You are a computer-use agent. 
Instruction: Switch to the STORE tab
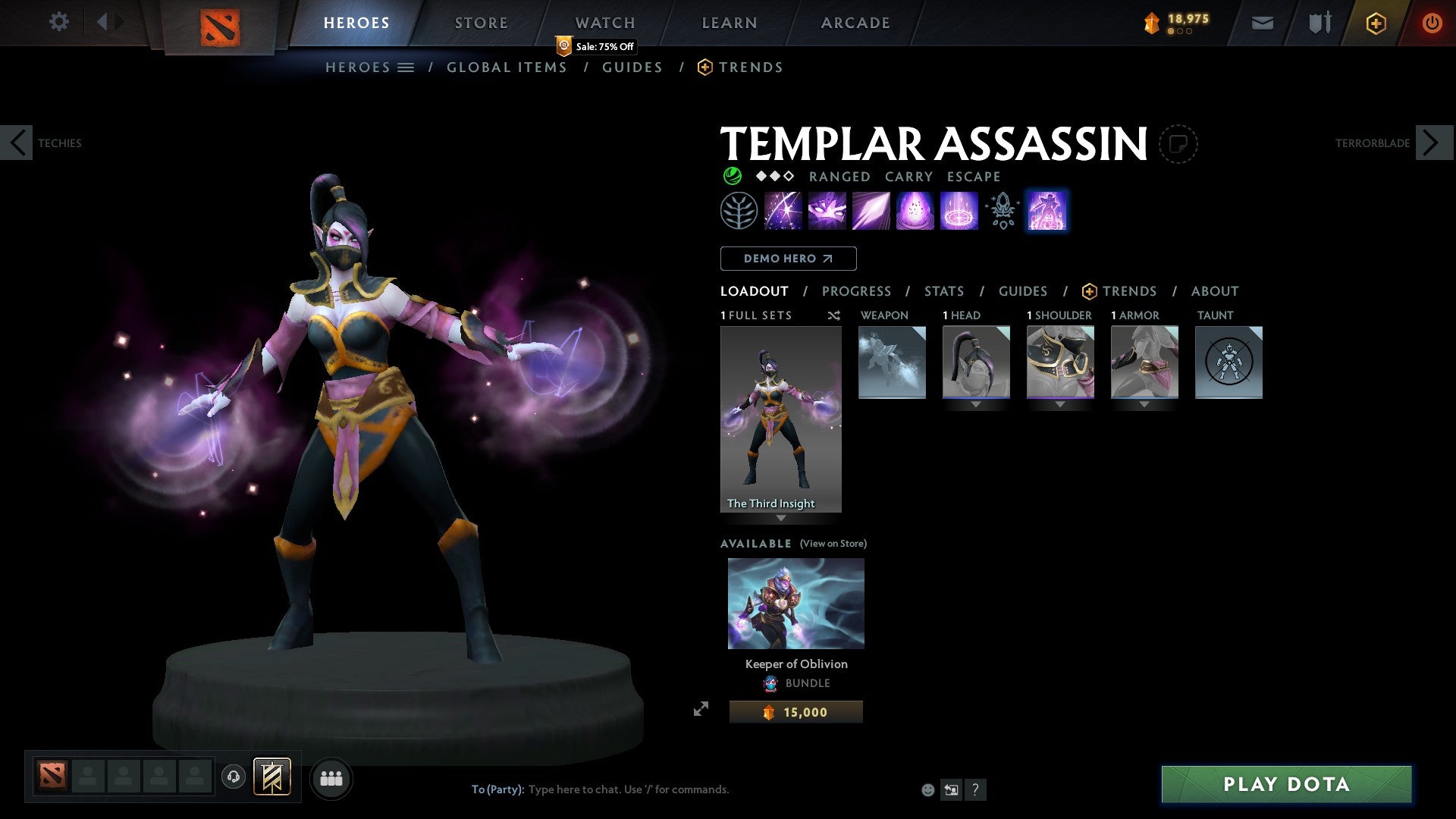481,23
